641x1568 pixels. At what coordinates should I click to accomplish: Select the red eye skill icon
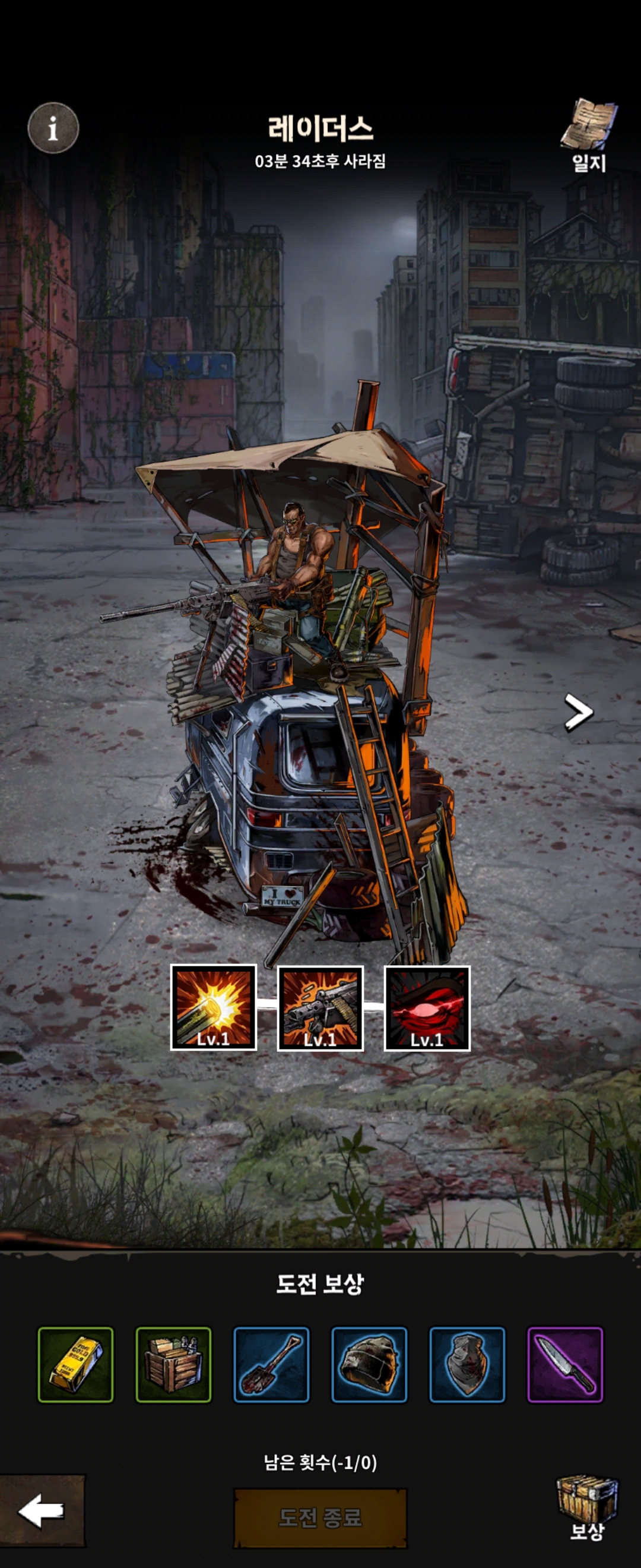427,1007
